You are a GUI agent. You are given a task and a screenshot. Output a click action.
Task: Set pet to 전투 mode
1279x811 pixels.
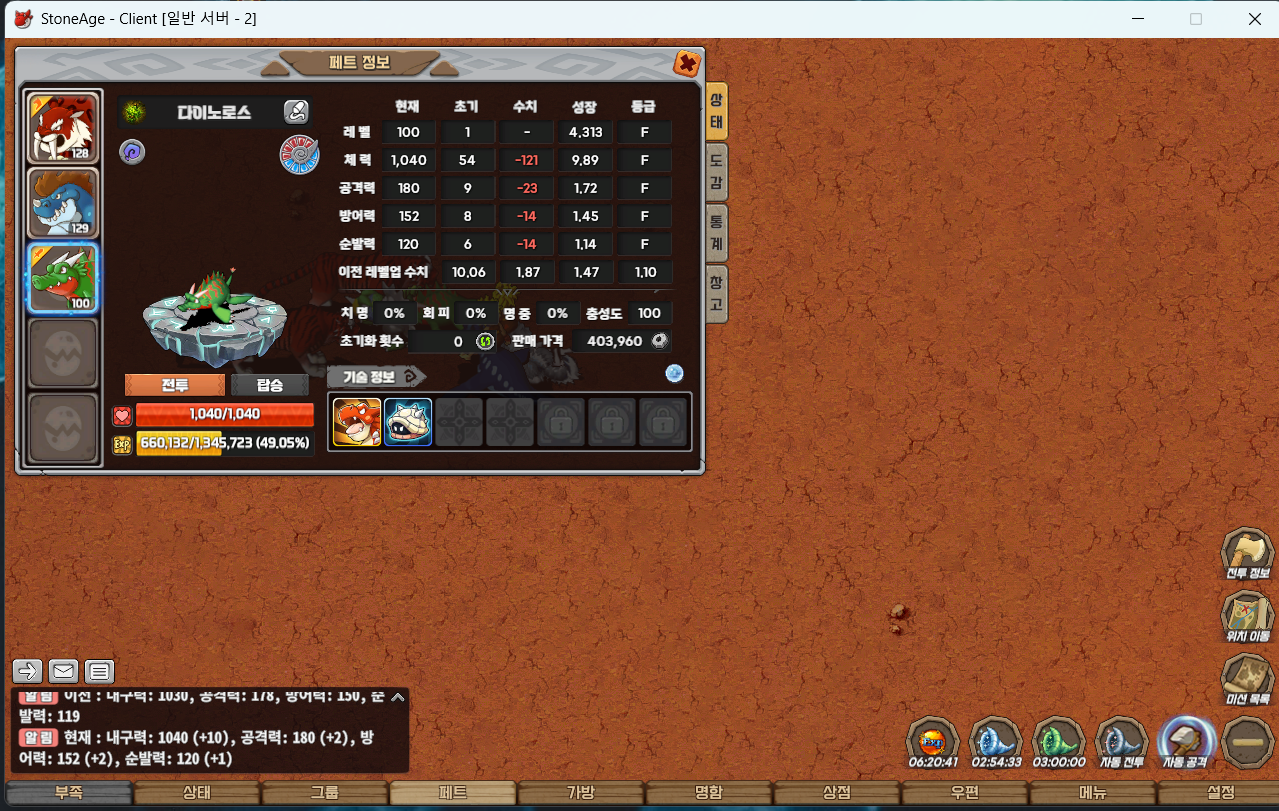tap(174, 385)
